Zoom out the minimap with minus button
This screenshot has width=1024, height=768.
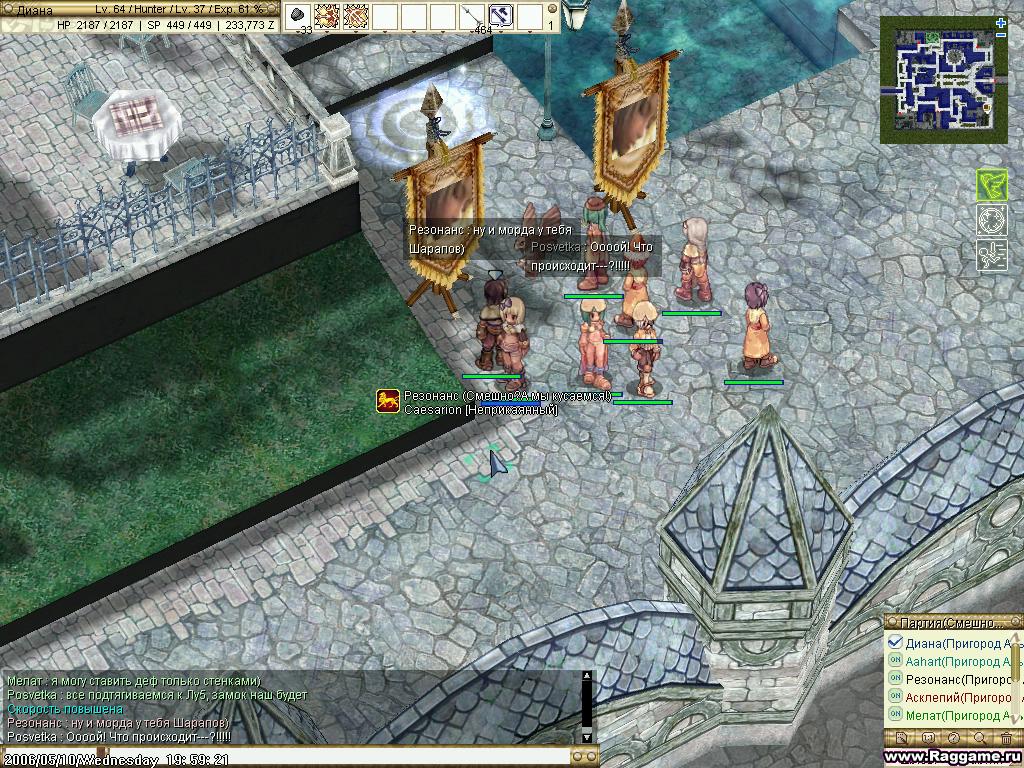(x=1001, y=34)
